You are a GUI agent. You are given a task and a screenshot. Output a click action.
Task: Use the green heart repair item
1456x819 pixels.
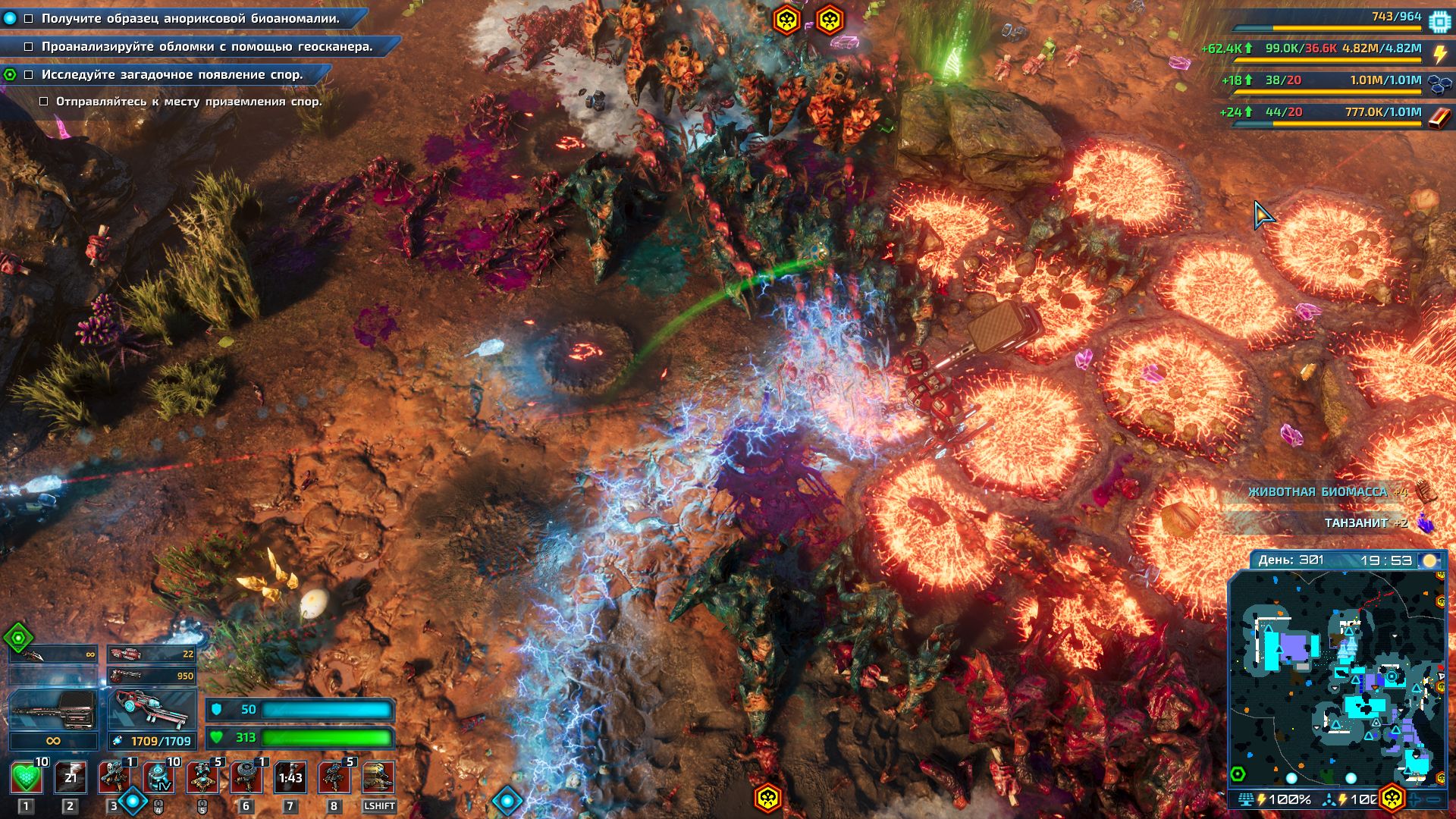[27, 778]
